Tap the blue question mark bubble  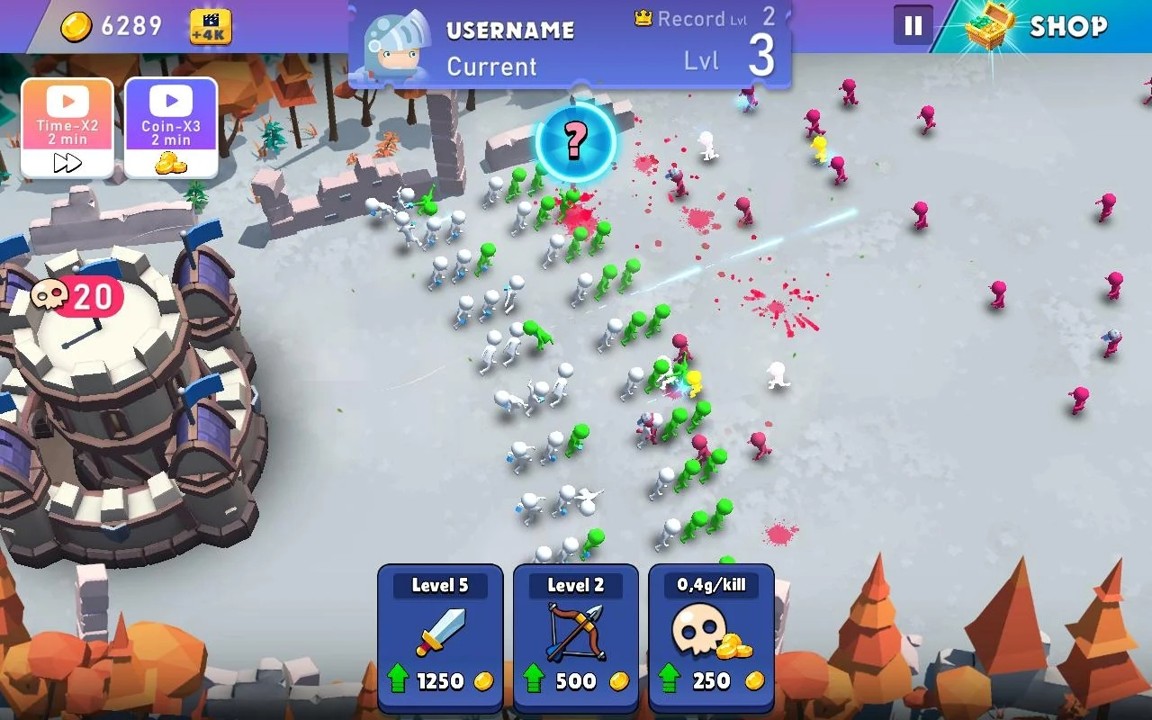(x=575, y=142)
